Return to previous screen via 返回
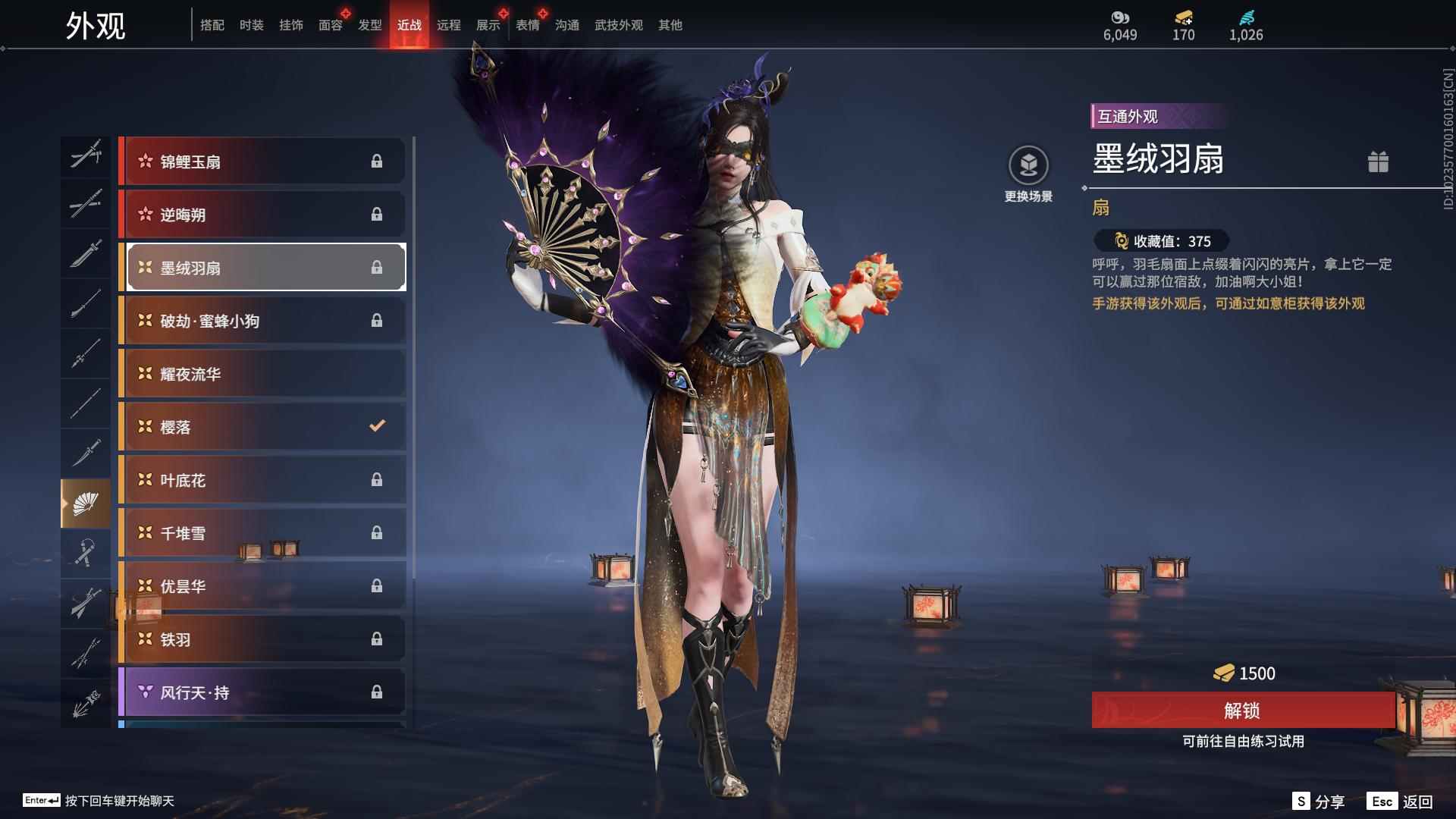This screenshot has height=819, width=1456. [1401, 802]
